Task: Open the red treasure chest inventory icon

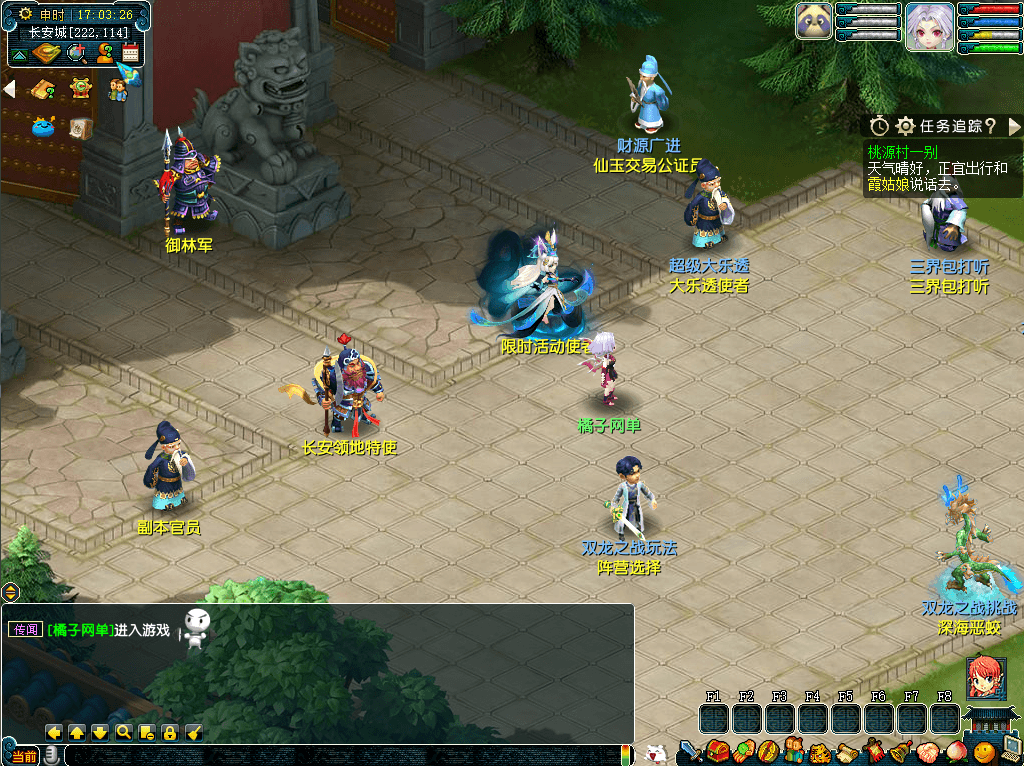Action: 716,751
